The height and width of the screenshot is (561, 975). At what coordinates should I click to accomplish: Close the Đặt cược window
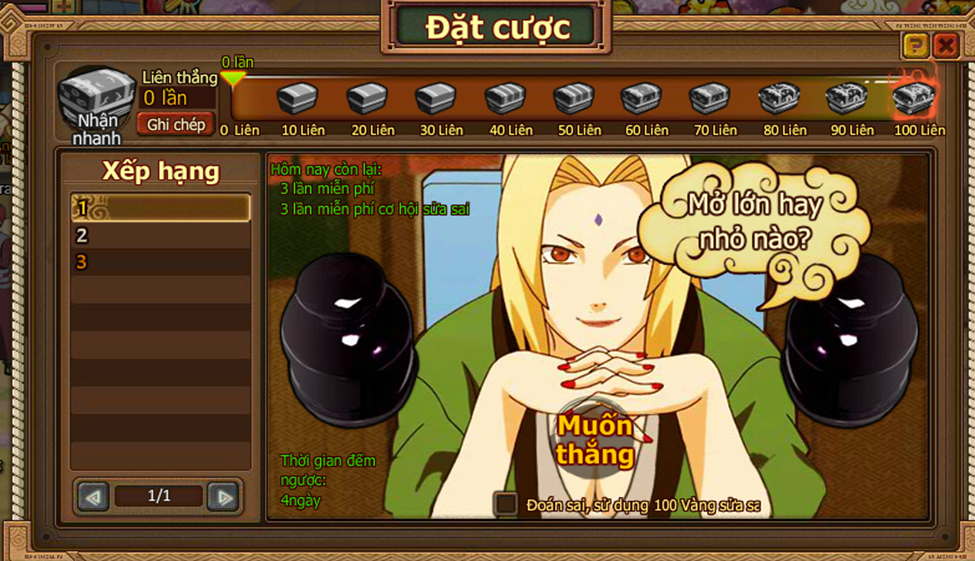click(945, 45)
